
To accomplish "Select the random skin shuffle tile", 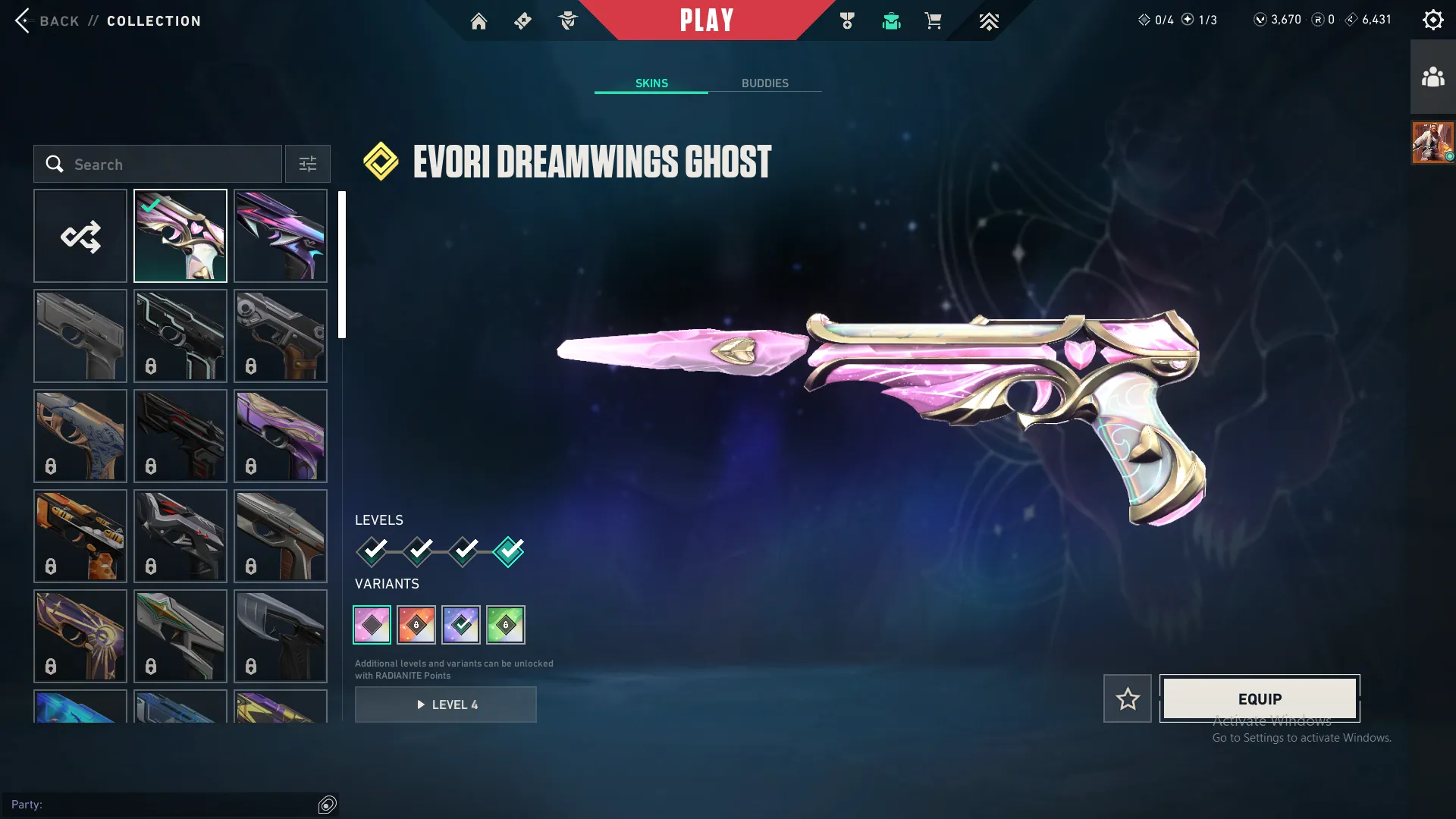I will coord(80,235).
